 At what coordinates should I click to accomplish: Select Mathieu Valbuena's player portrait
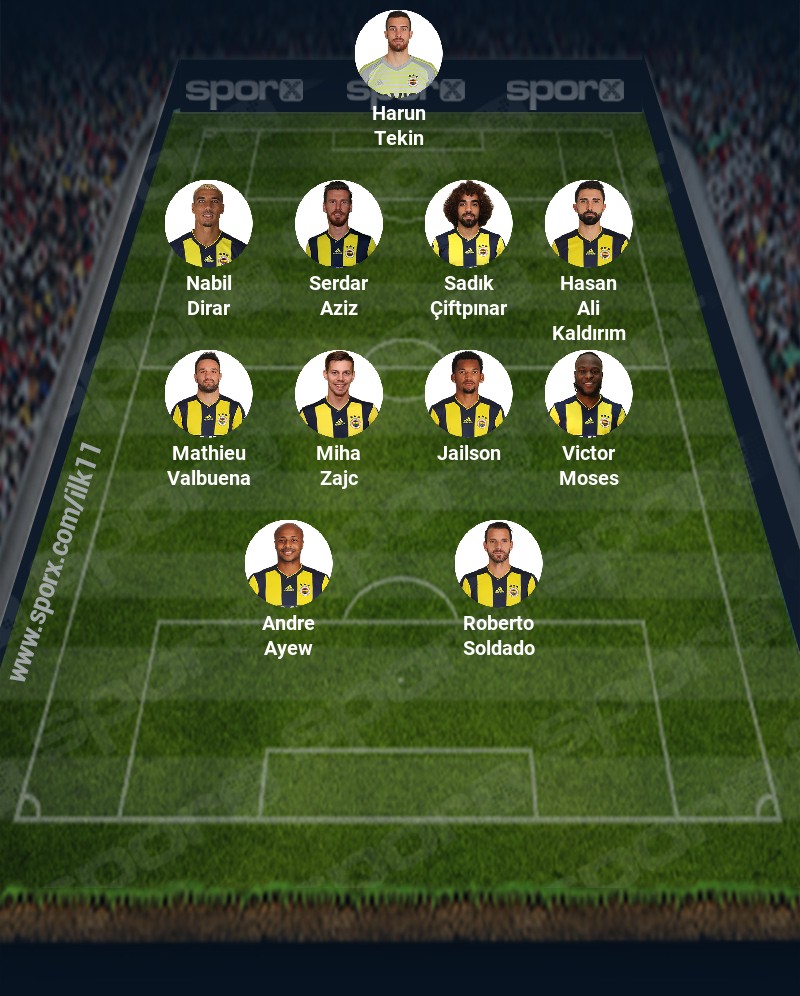(x=209, y=394)
